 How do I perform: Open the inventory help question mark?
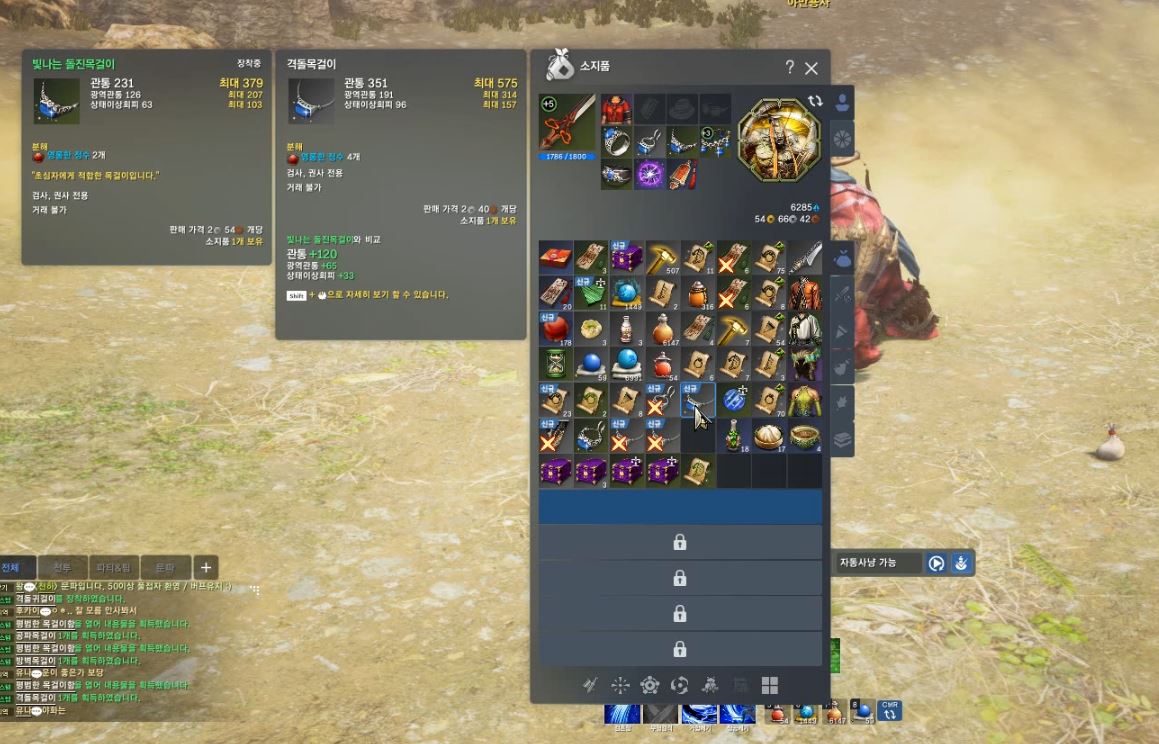789,67
